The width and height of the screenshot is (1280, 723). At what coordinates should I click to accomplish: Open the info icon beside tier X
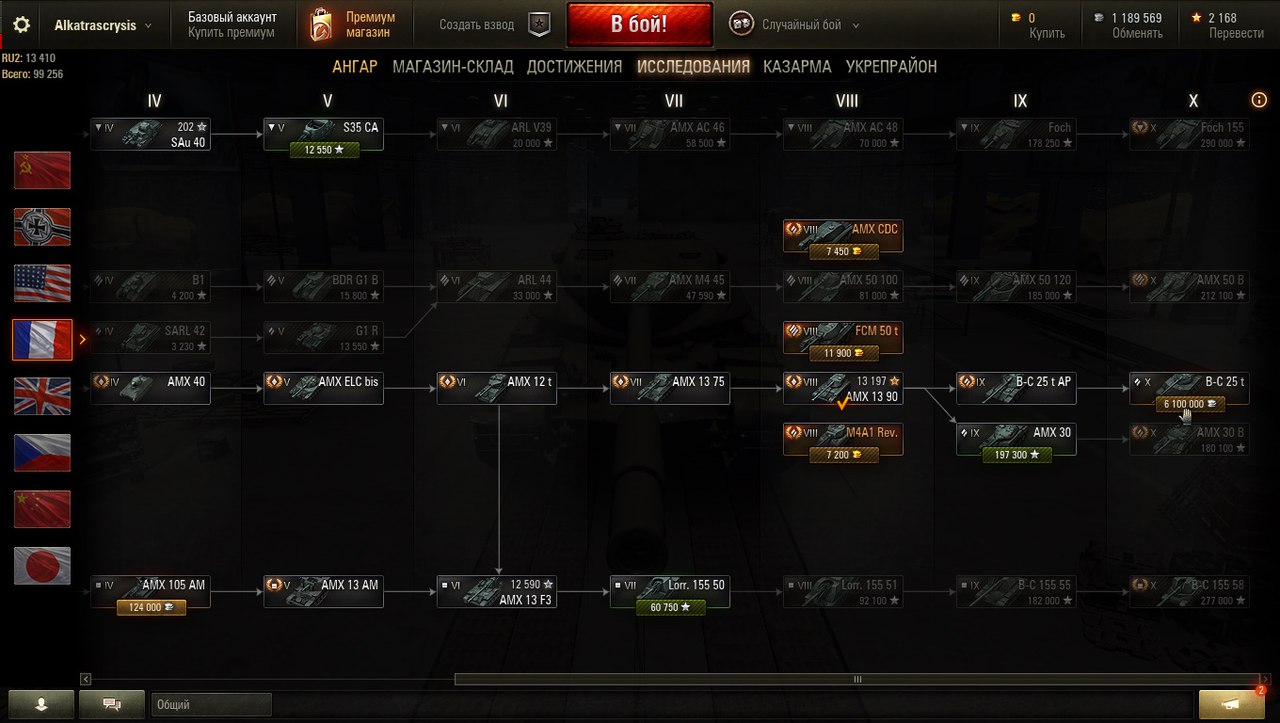[1259, 100]
